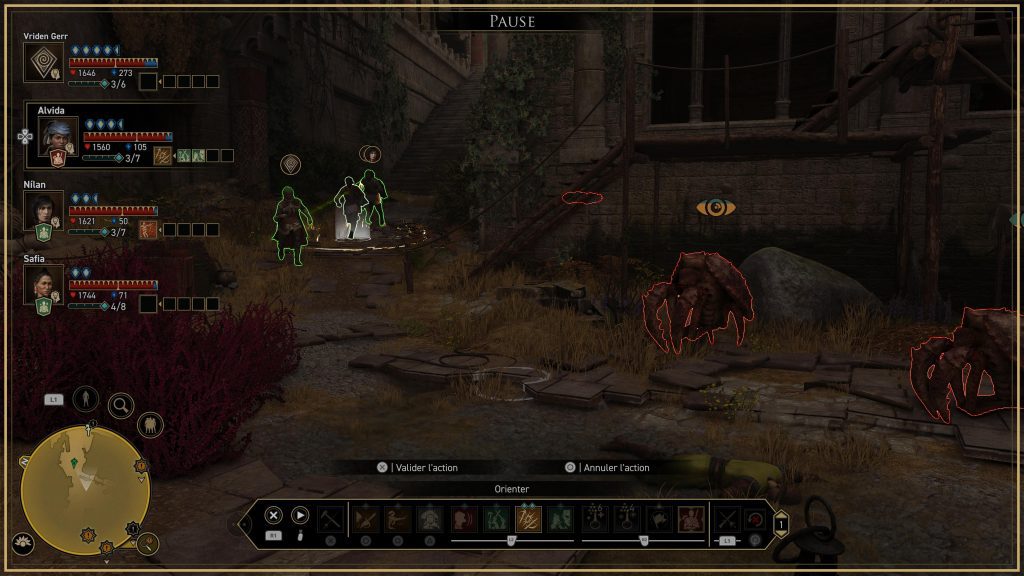Image resolution: width=1024 pixels, height=576 pixels.
Task: Choose Nilan's party portrait
Action: tap(43, 210)
